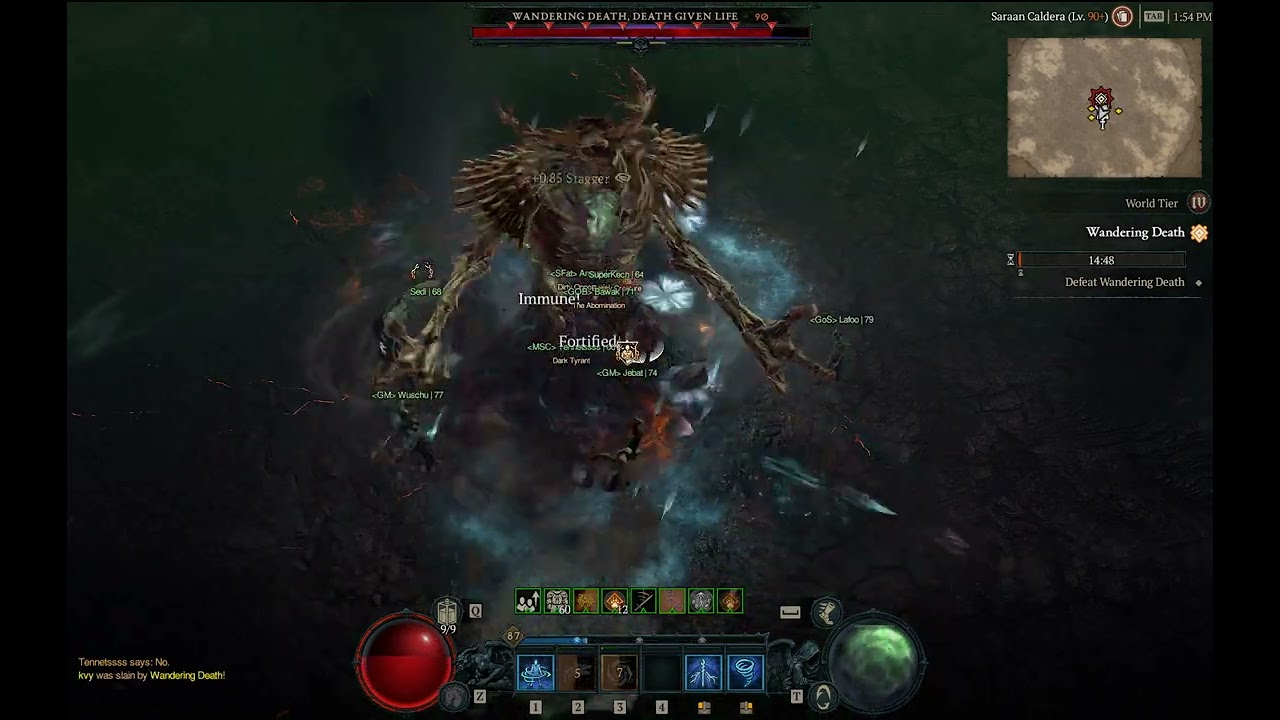
Task: Click the World Tier IV icon
Action: pyautogui.click(x=1198, y=203)
